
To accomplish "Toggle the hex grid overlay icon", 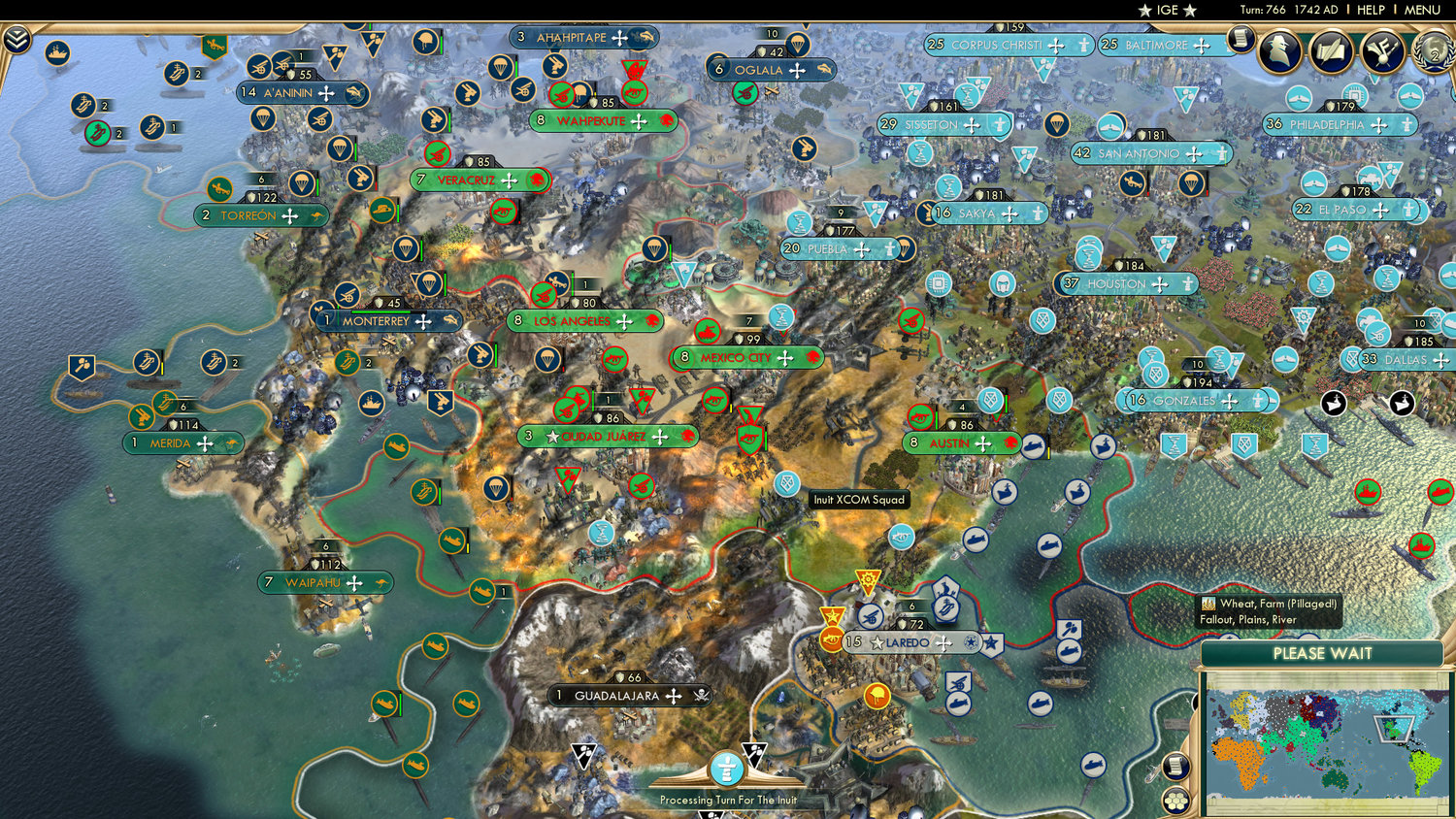I will click(x=1175, y=800).
